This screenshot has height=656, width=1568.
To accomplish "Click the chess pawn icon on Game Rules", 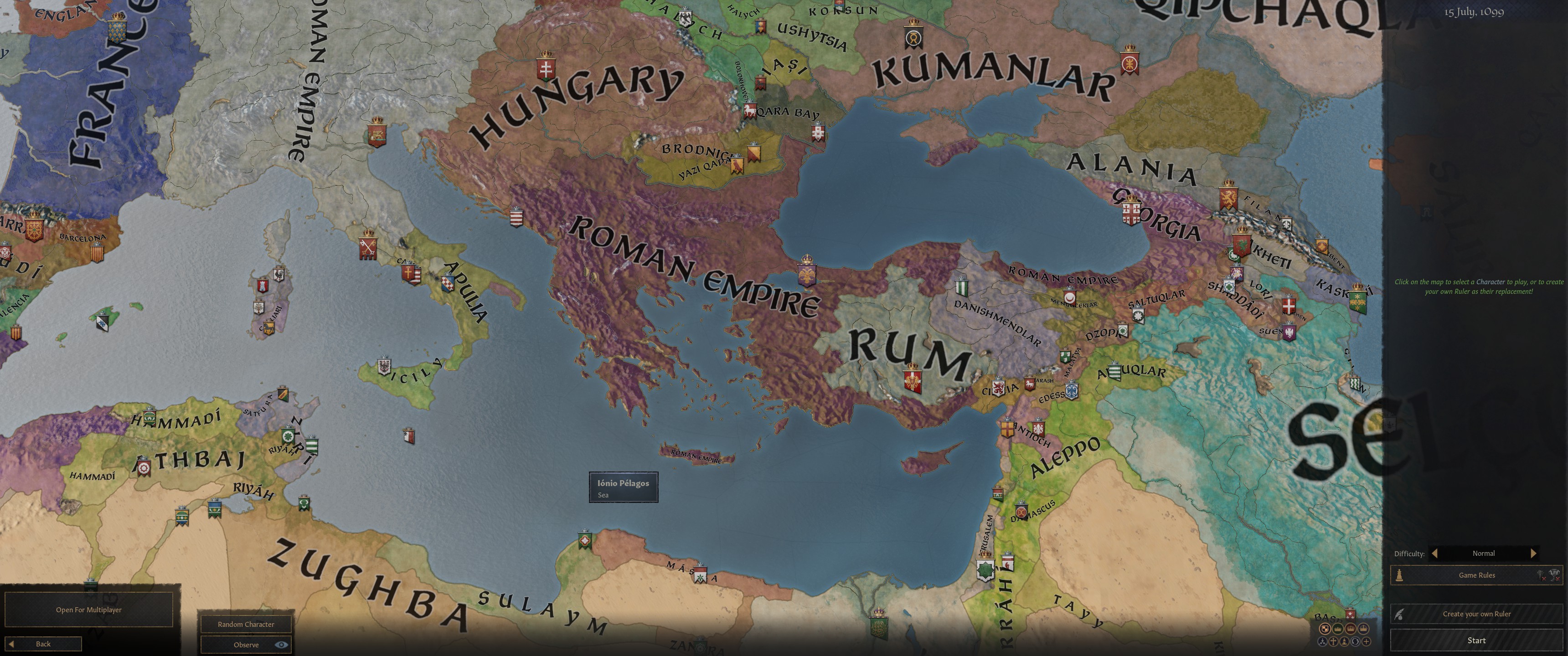I will [1399, 576].
